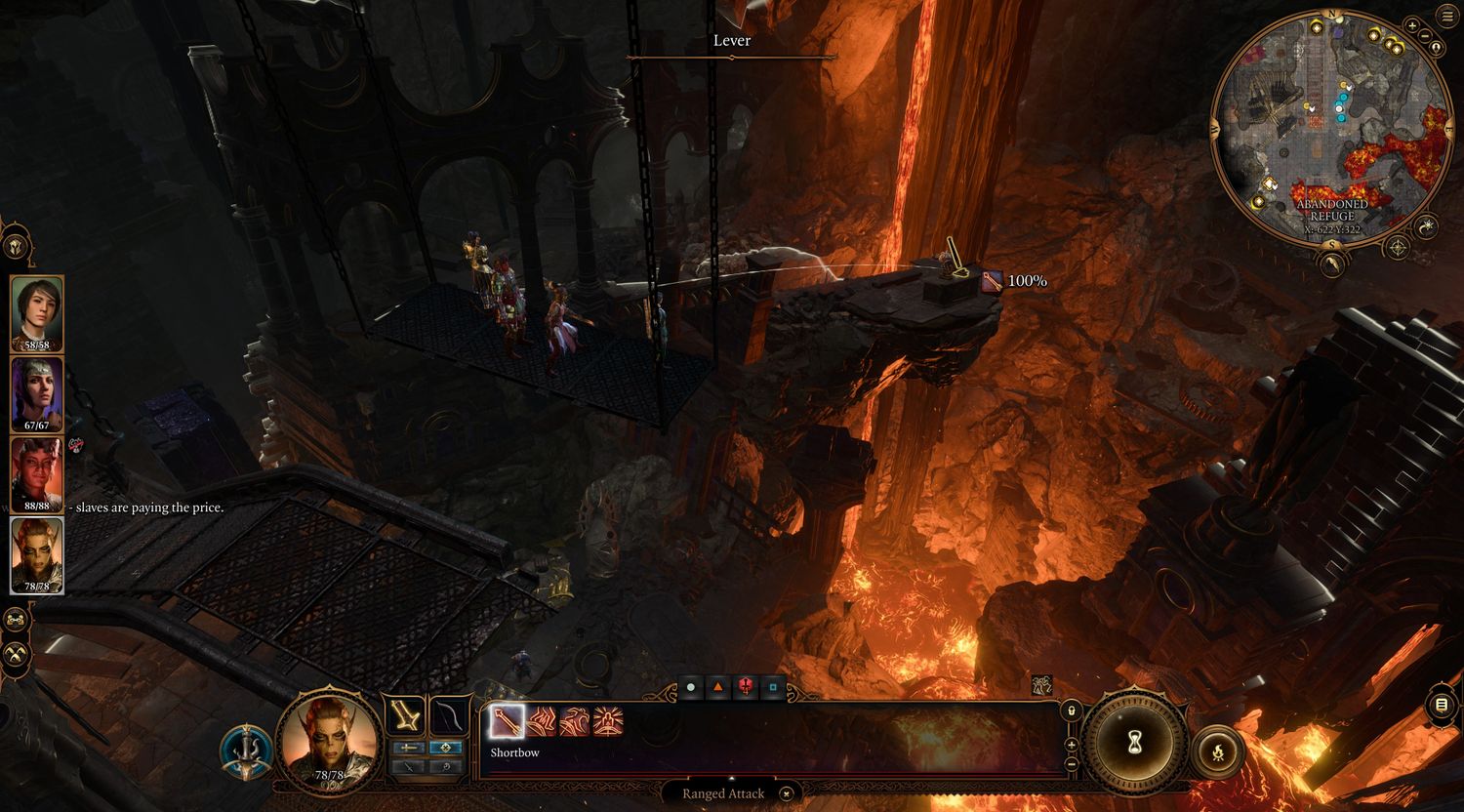Switch to the red class-actions hotbar filter
The image size is (1464, 812).
pos(746,688)
